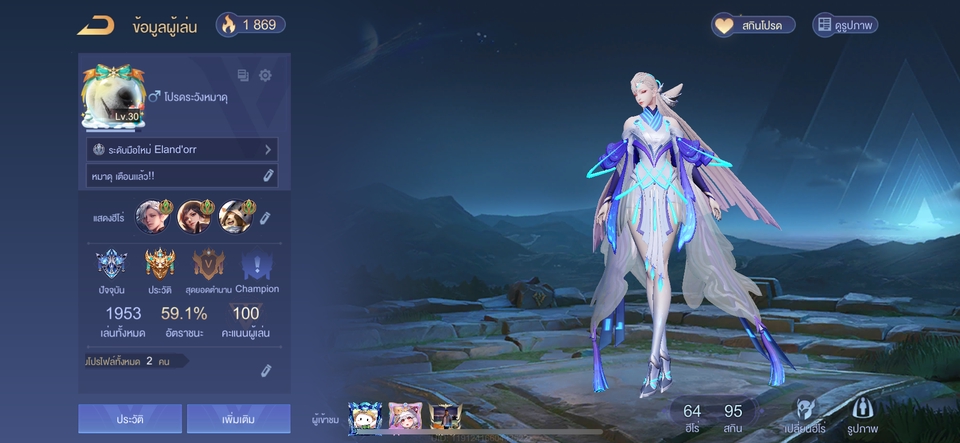Open the skin count showing 95
960x443 pixels.
733,417
